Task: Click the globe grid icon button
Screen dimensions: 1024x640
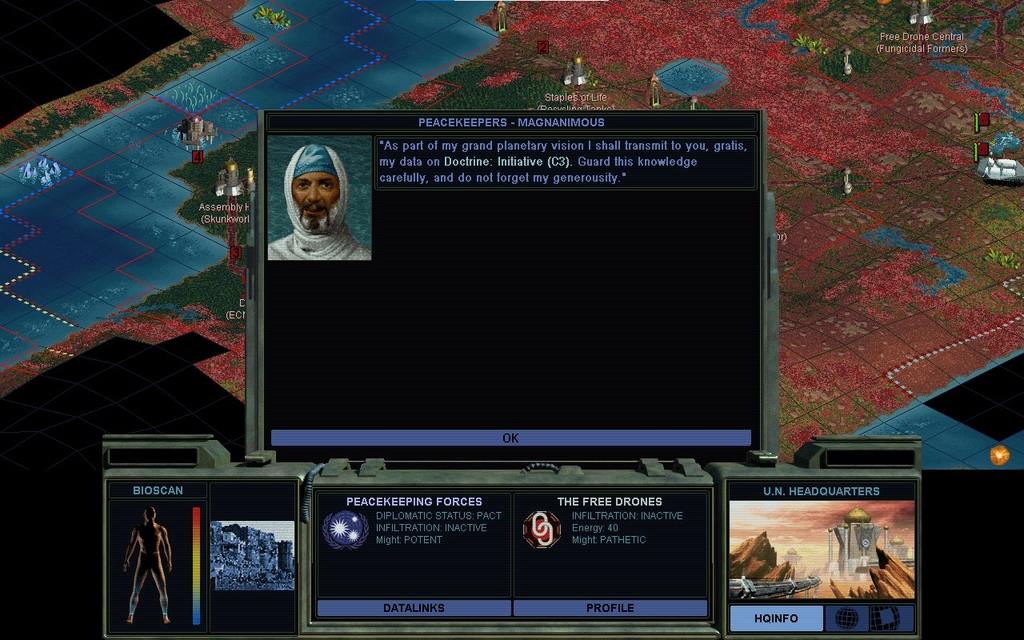Action: (x=846, y=618)
